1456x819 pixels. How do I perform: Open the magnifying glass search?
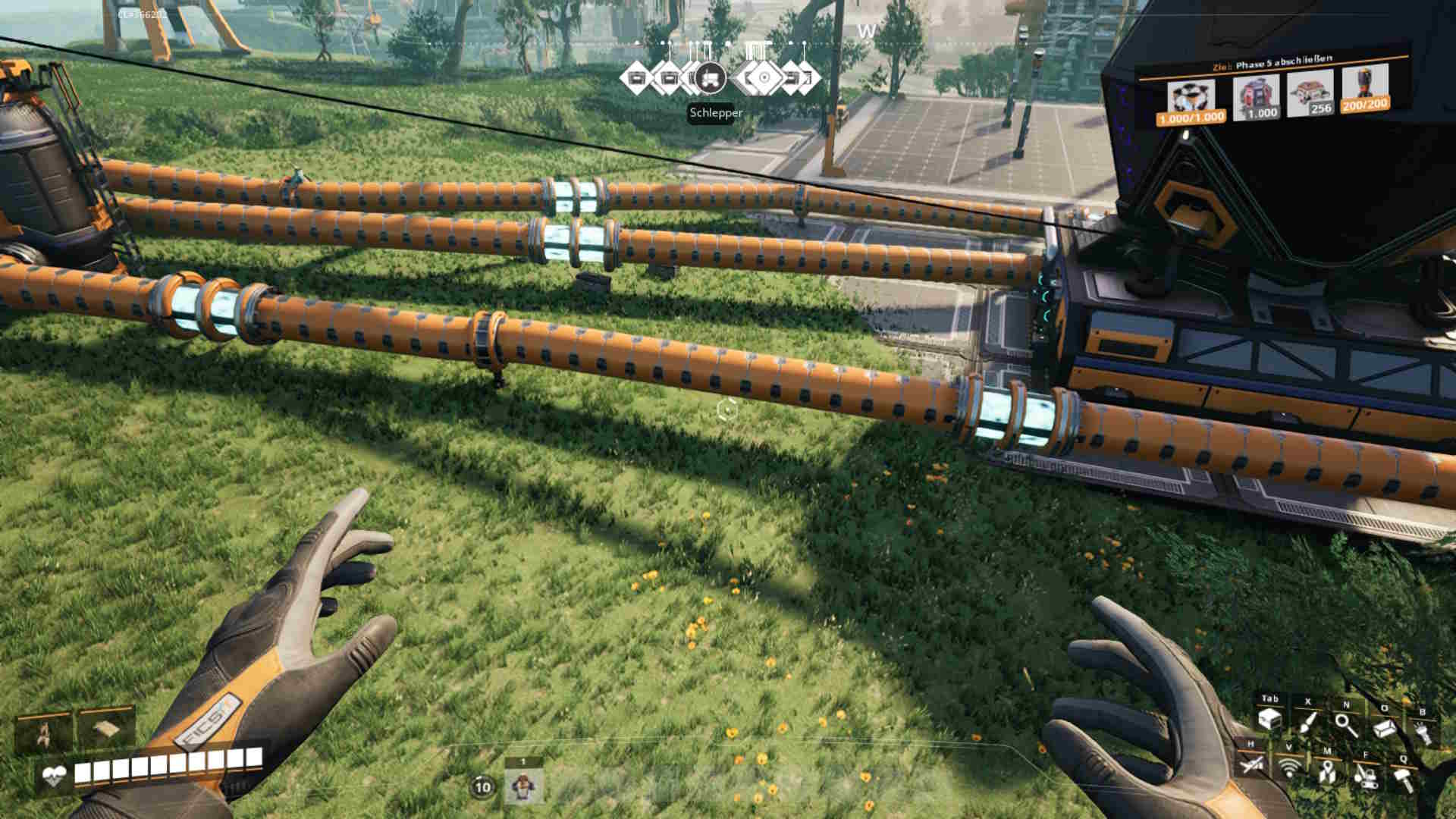[1346, 724]
